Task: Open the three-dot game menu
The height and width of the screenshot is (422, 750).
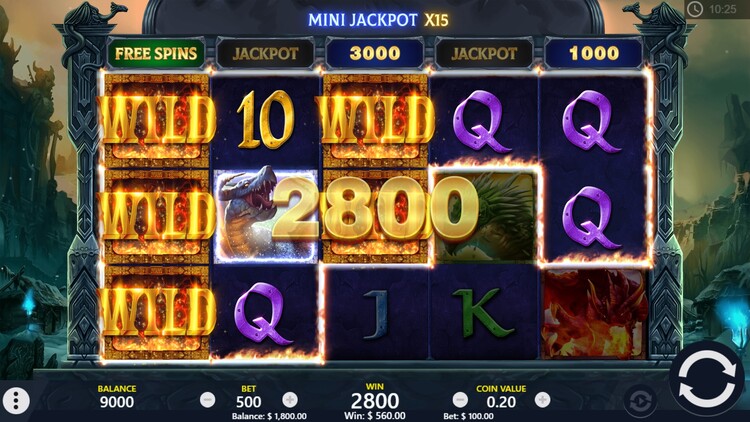Action: pos(16,401)
